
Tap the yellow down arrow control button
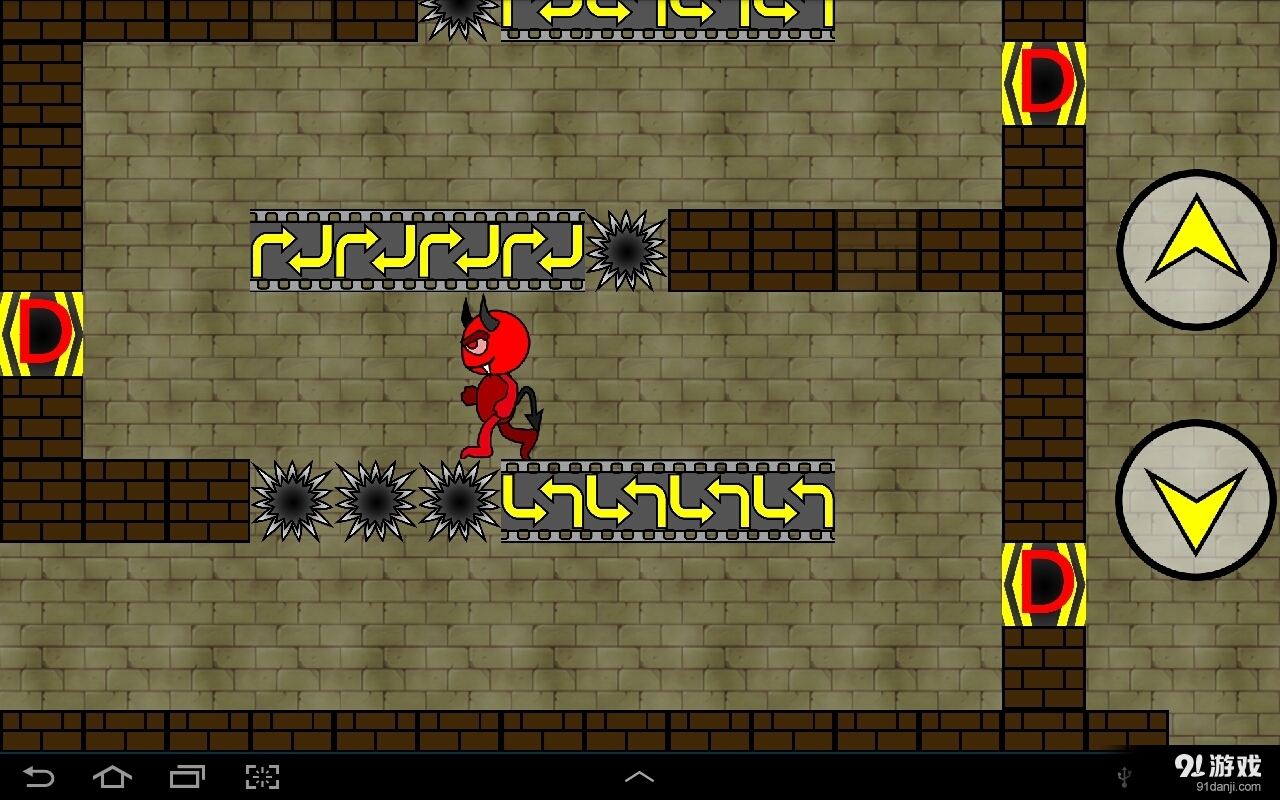pyautogui.click(x=1194, y=500)
